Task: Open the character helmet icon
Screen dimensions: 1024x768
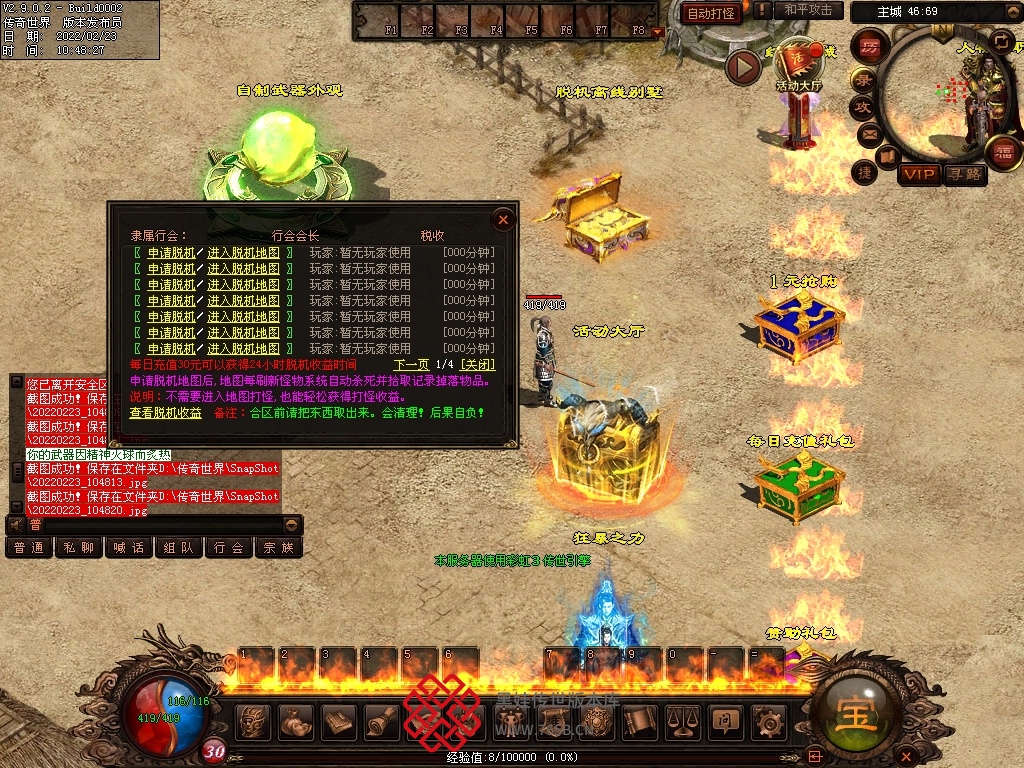Action: coord(254,720)
